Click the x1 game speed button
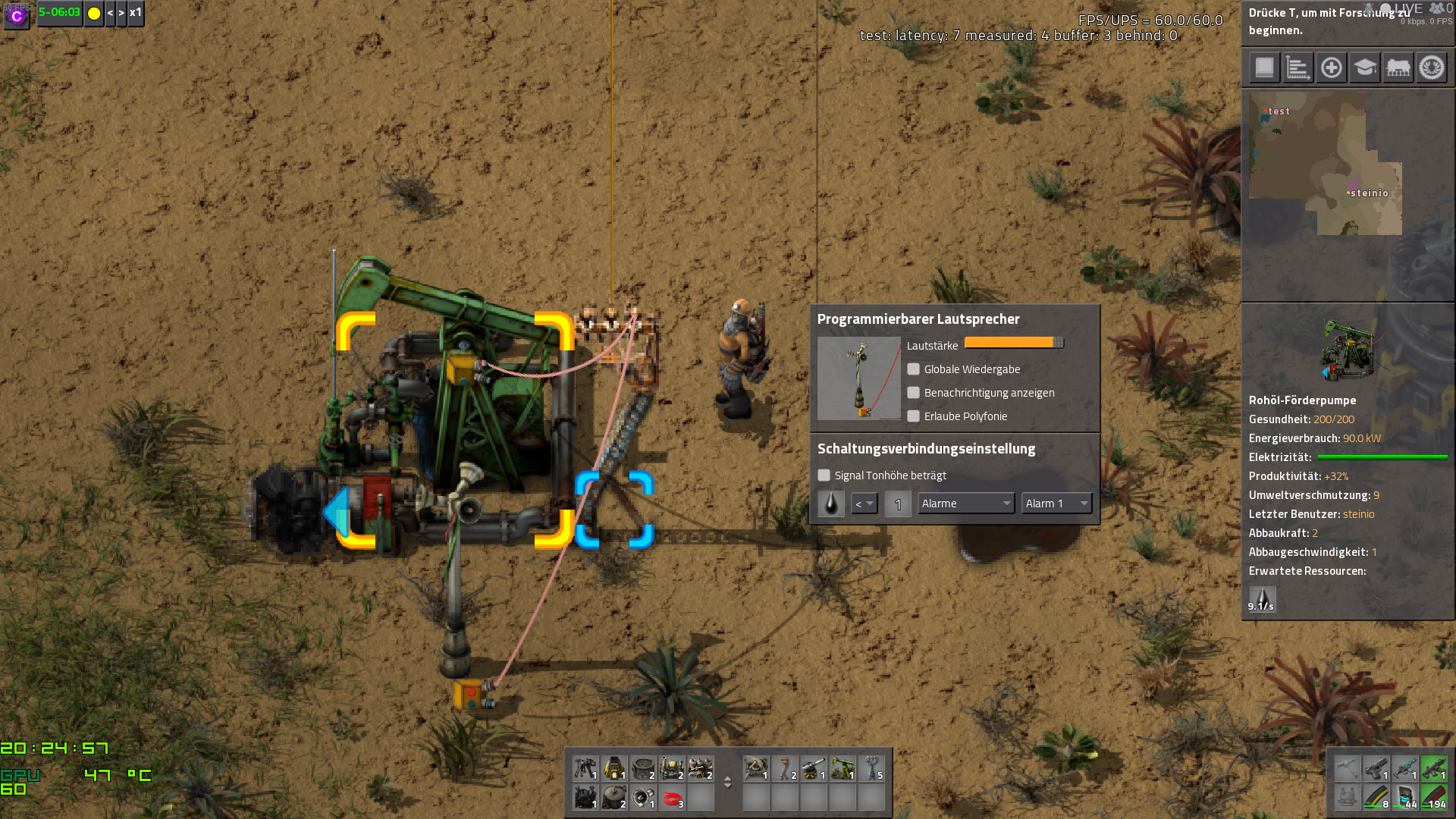The width and height of the screenshot is (1456, 819). (x=136, y=14)
